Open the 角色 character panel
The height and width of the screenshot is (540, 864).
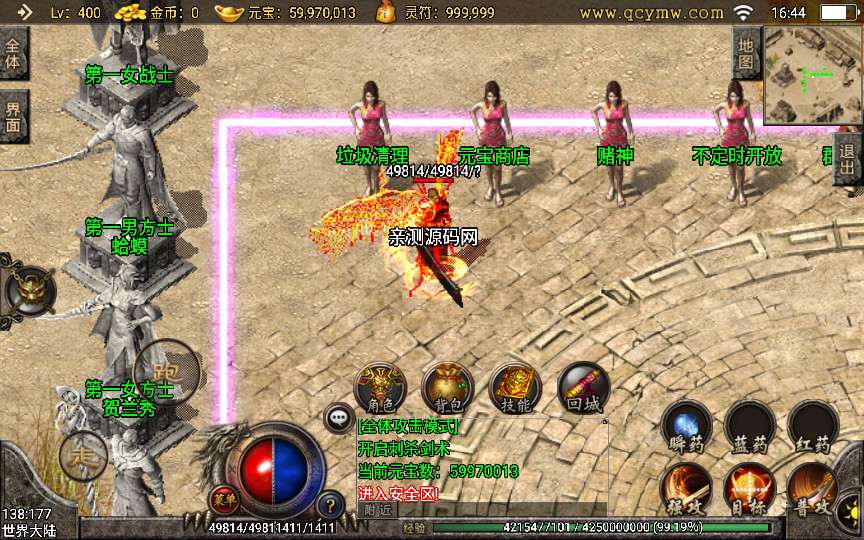pyautogui.click(x=381, y=389)
